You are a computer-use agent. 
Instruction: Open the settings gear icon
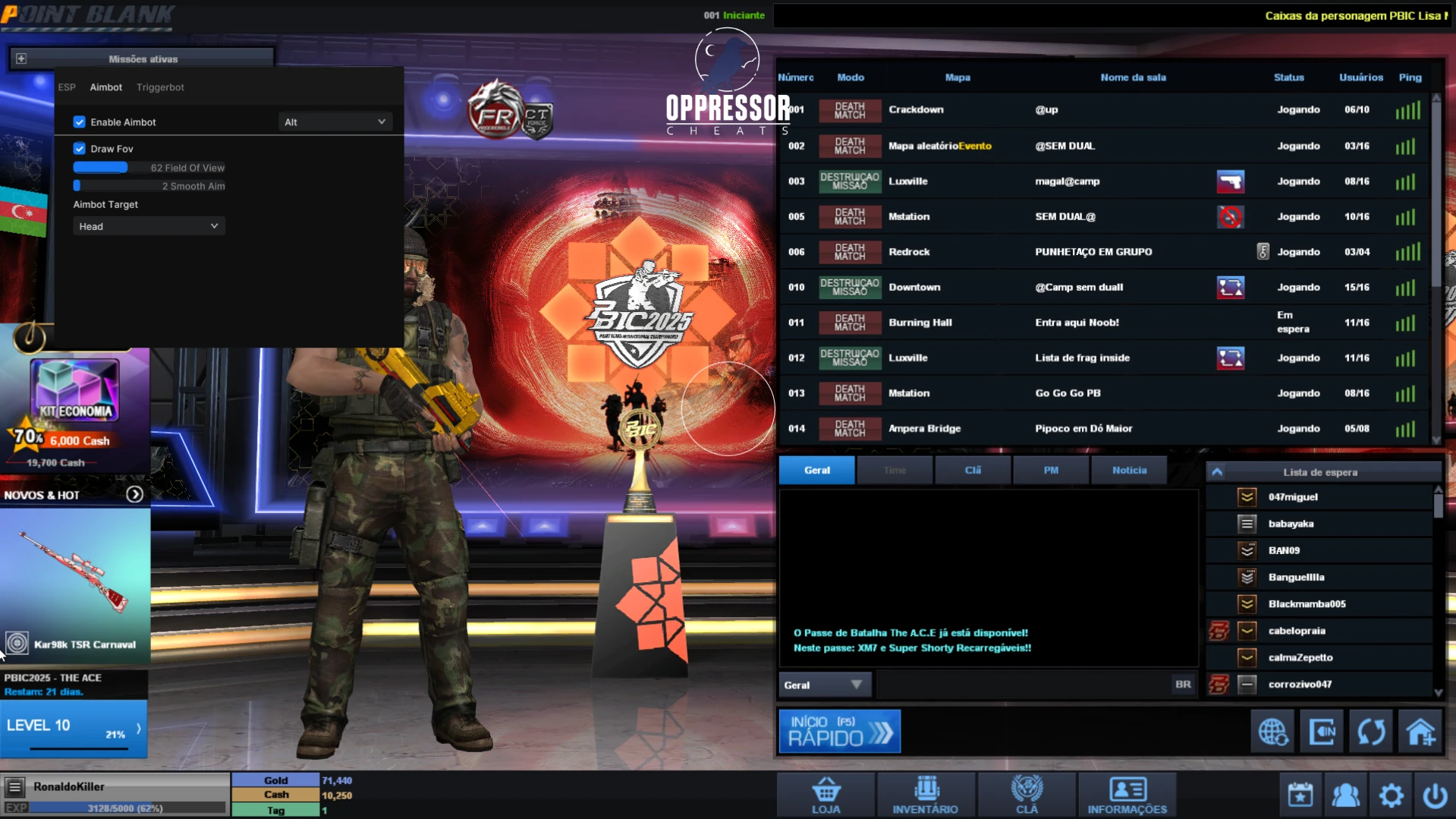point(1391,794)
